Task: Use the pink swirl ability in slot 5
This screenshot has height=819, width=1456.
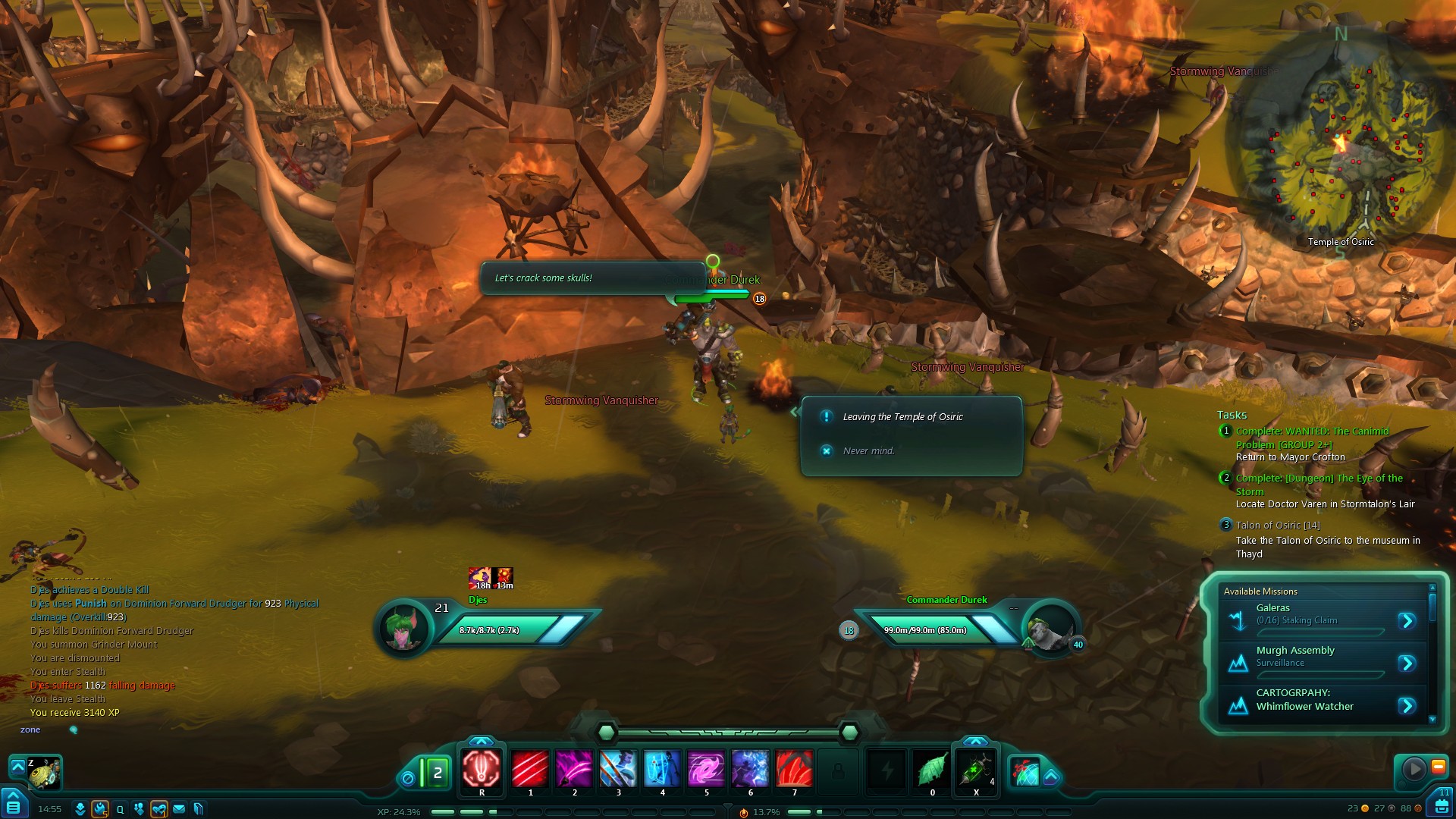Action: click(706, 769)
